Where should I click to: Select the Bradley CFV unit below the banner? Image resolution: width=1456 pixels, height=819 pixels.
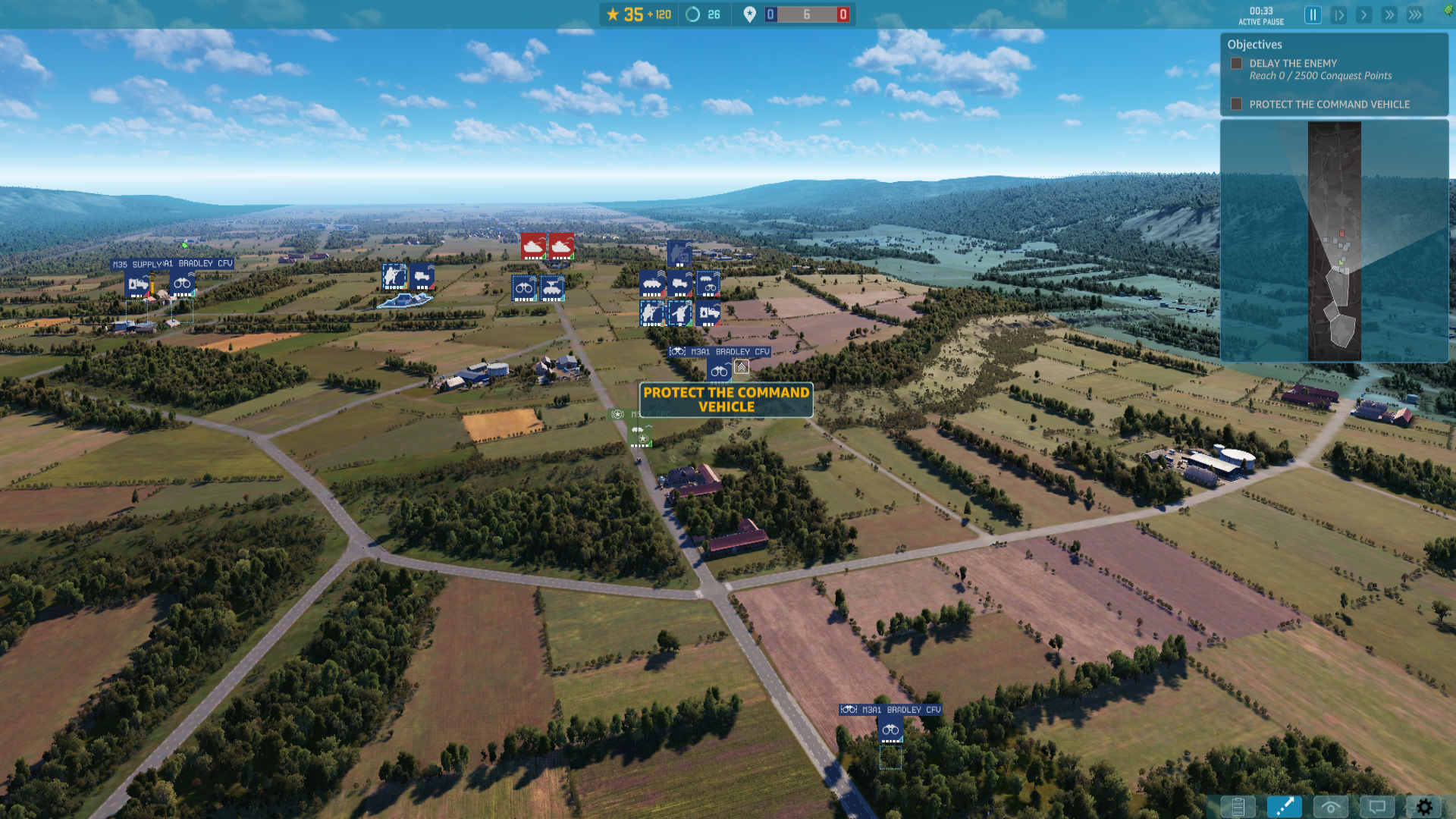coord(890,730)
